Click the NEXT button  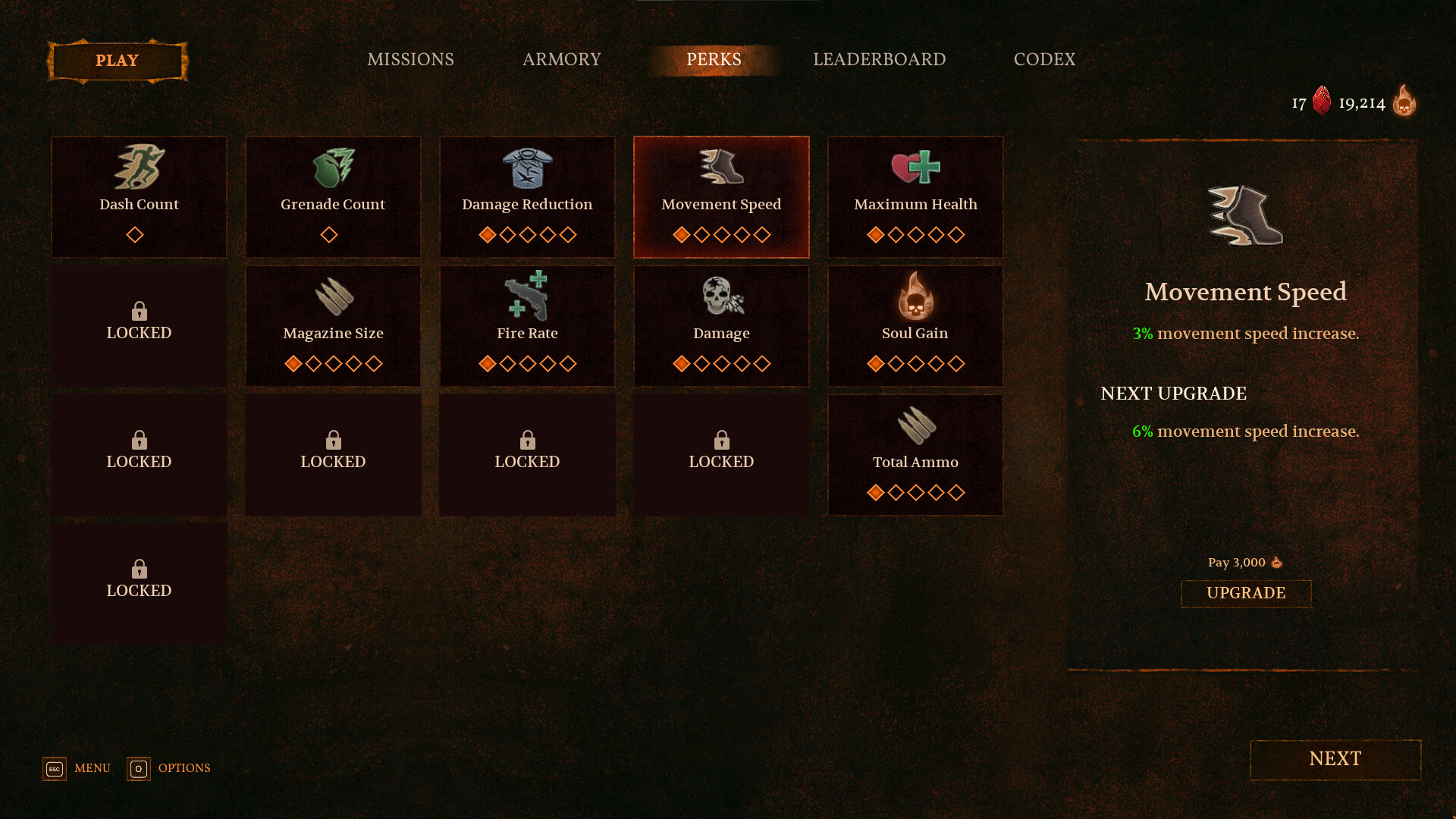click(1335, 759)
